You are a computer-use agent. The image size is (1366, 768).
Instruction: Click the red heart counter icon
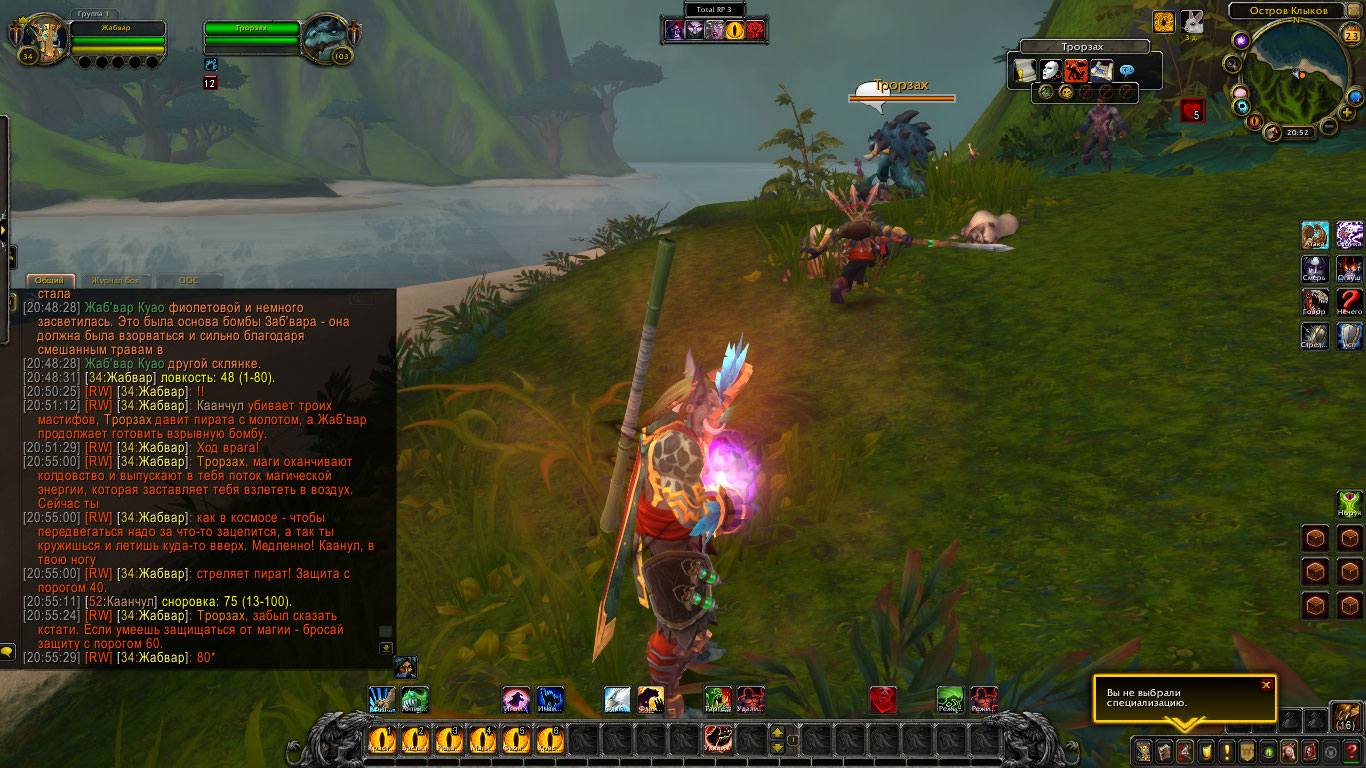tap(1192, 111)
